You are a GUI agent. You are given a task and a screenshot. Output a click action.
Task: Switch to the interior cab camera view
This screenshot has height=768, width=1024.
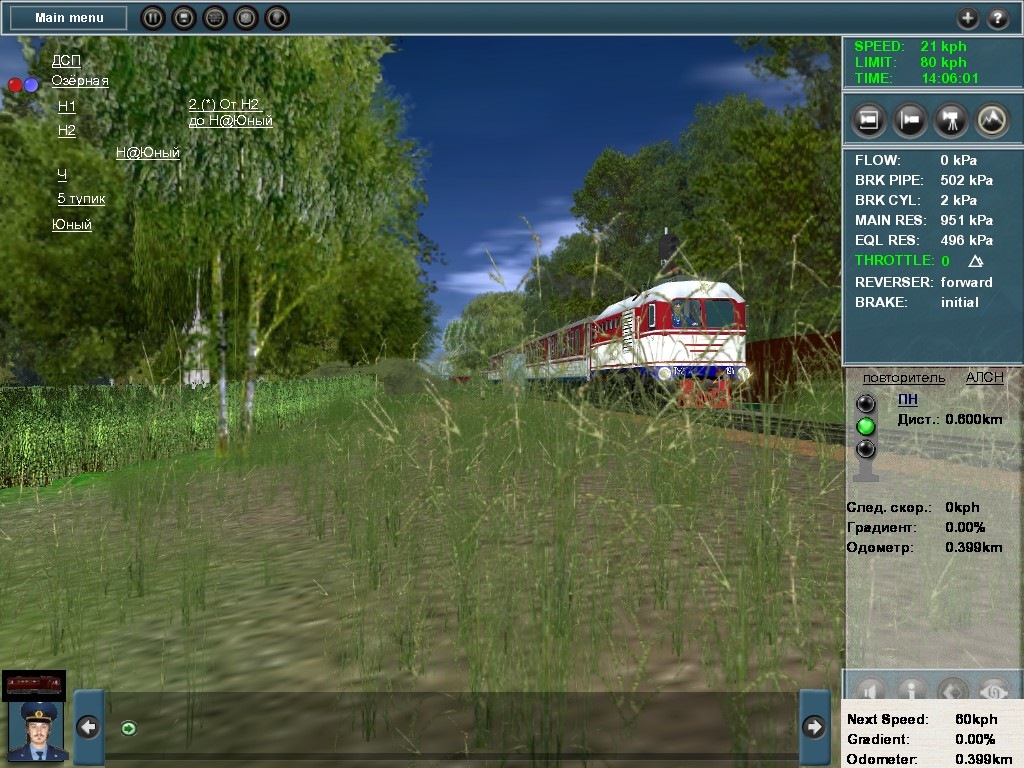click(x=869, y=120)
